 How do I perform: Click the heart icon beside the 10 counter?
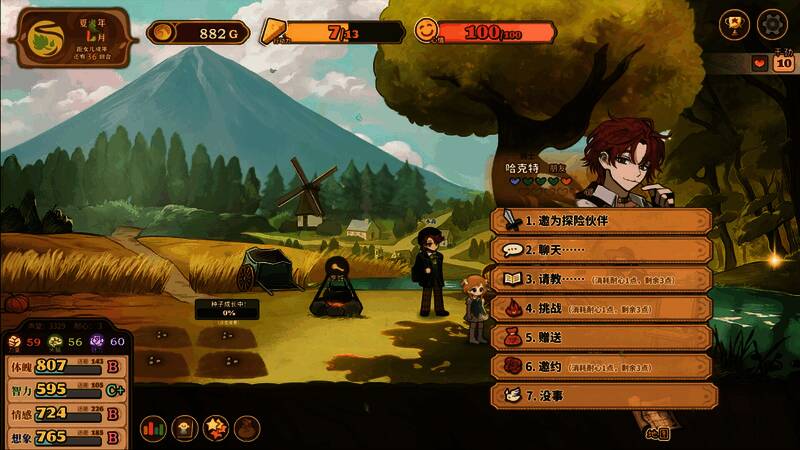760,64
